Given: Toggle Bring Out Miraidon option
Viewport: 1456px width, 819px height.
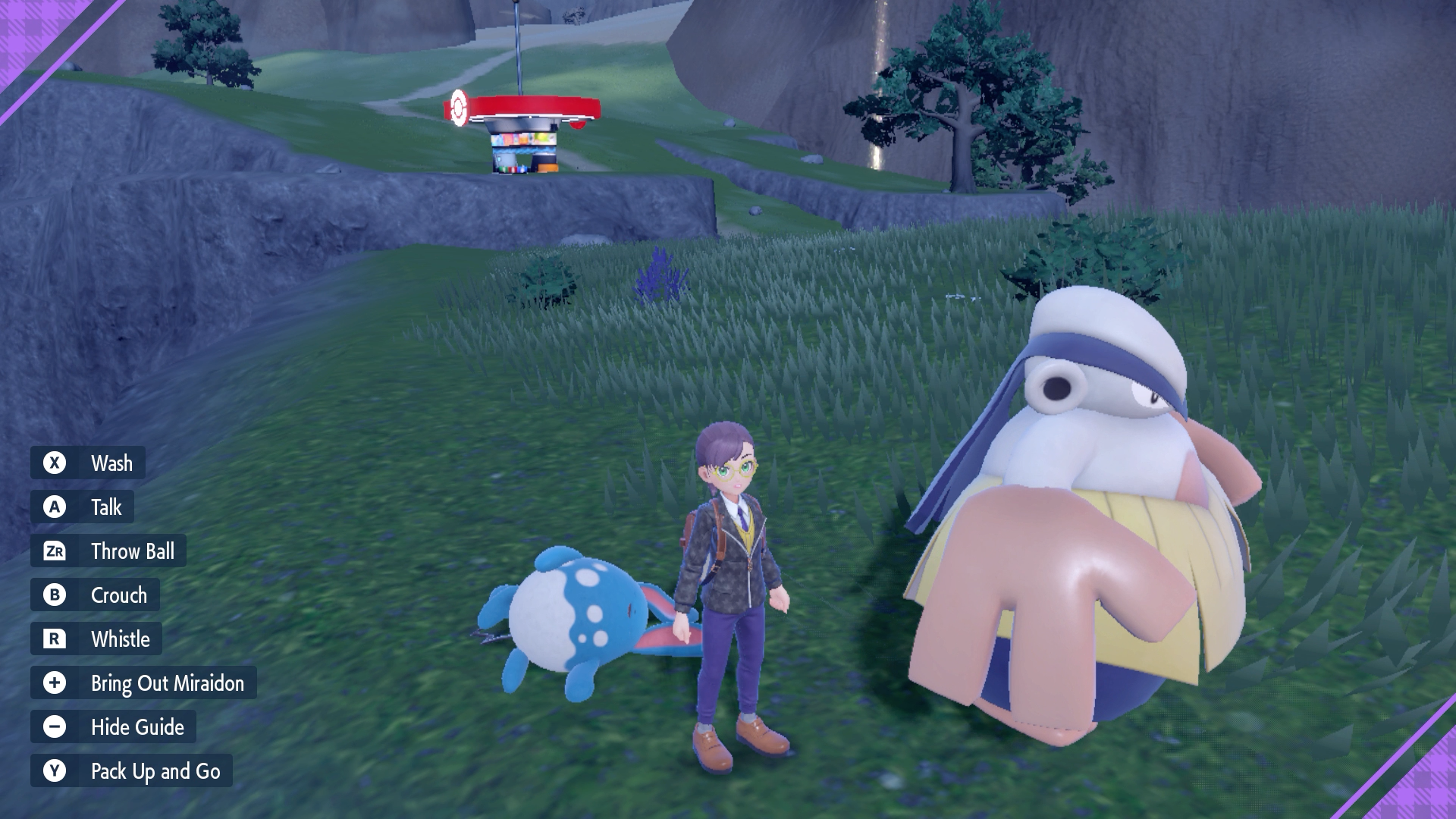Looking at the screenshot, I should pyautogui.click(x=167, y=683).
